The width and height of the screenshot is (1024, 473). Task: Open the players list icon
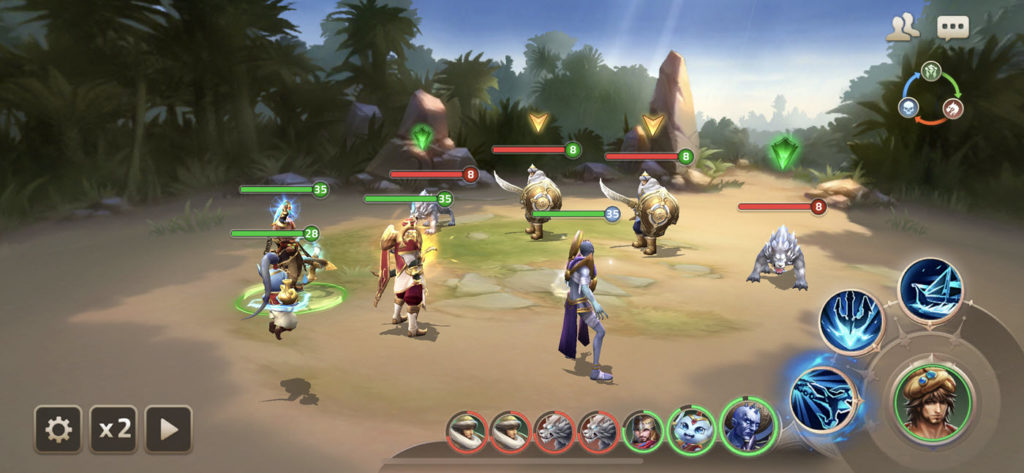pyautogui.click(x=902, y=28)
